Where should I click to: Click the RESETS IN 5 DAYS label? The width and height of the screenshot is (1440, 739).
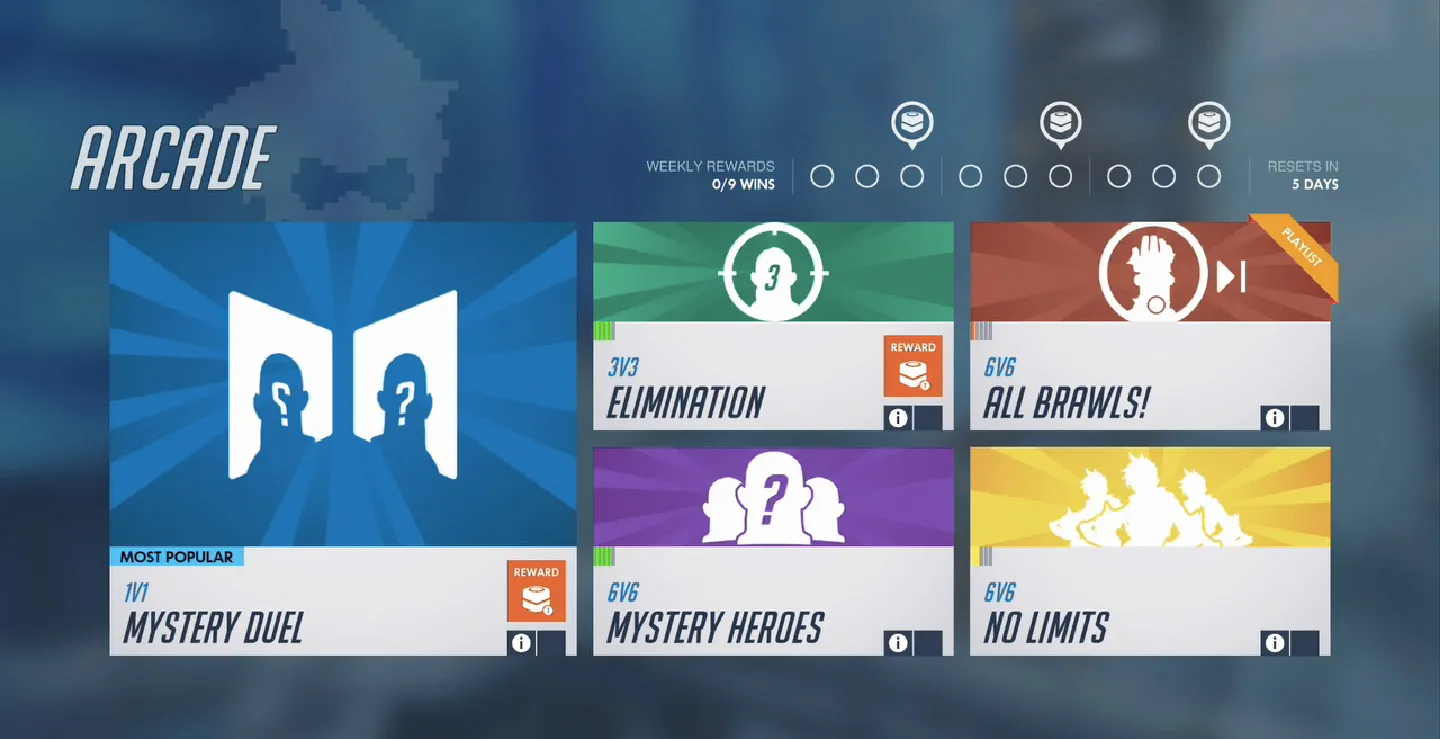[x=1303, y=175]
